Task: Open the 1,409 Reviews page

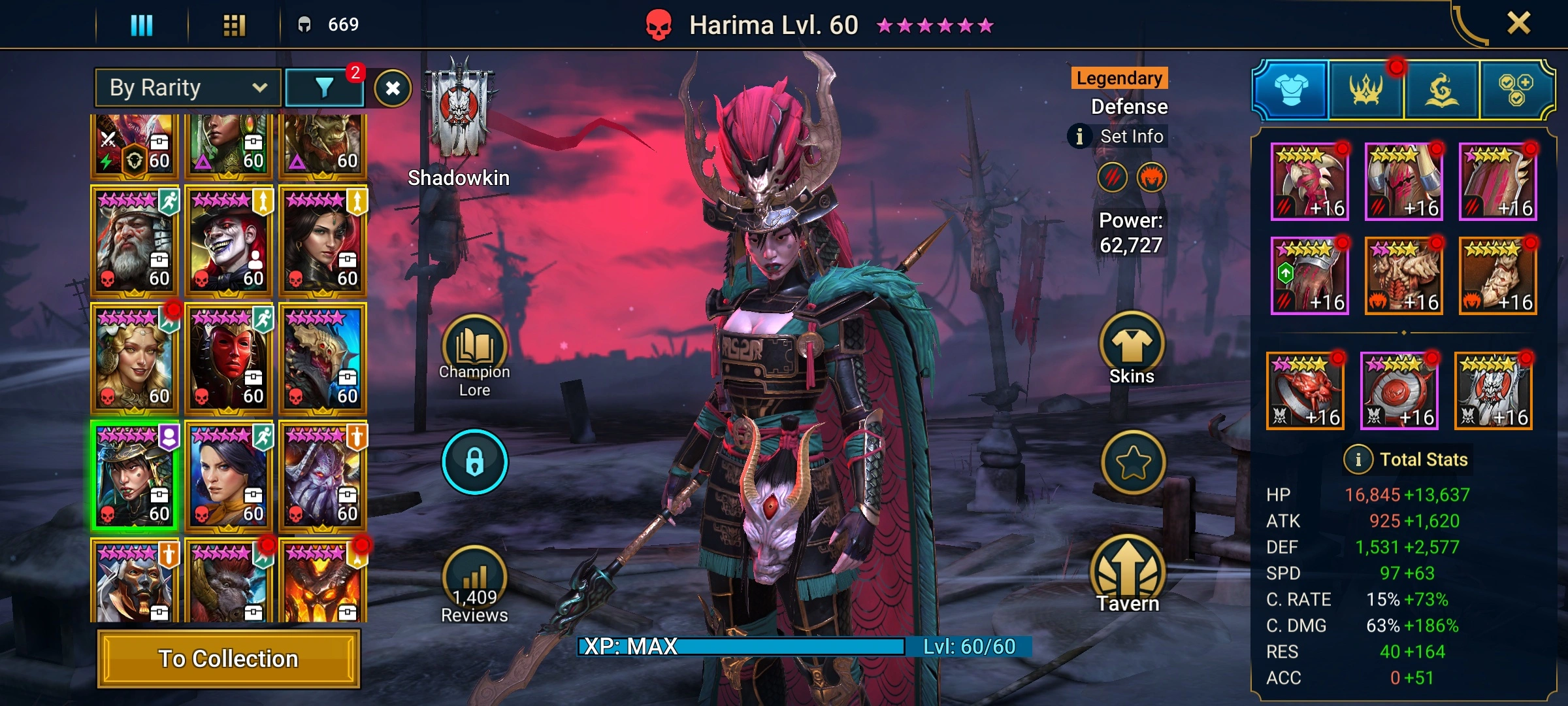Action: (474, 585)
